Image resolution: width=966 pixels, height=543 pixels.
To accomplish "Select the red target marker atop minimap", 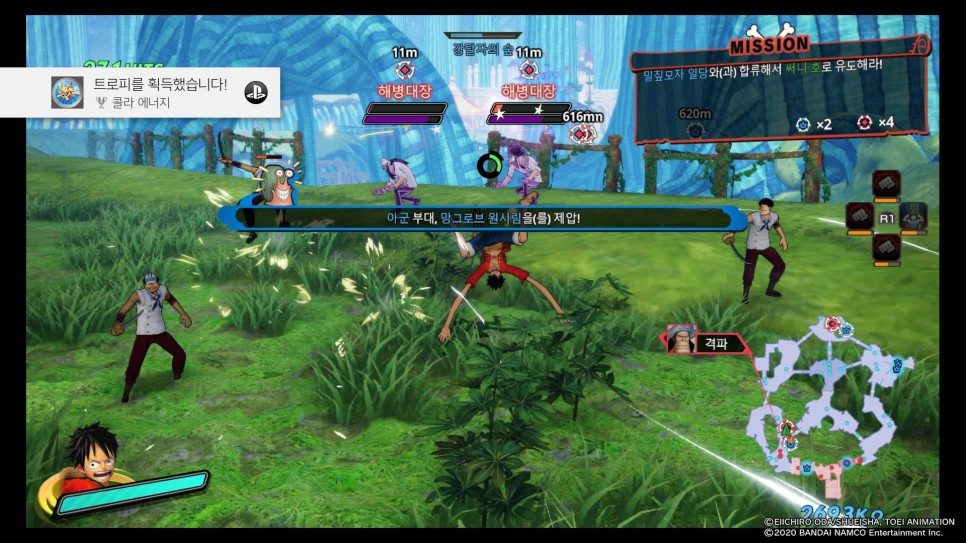I will 829,325.
